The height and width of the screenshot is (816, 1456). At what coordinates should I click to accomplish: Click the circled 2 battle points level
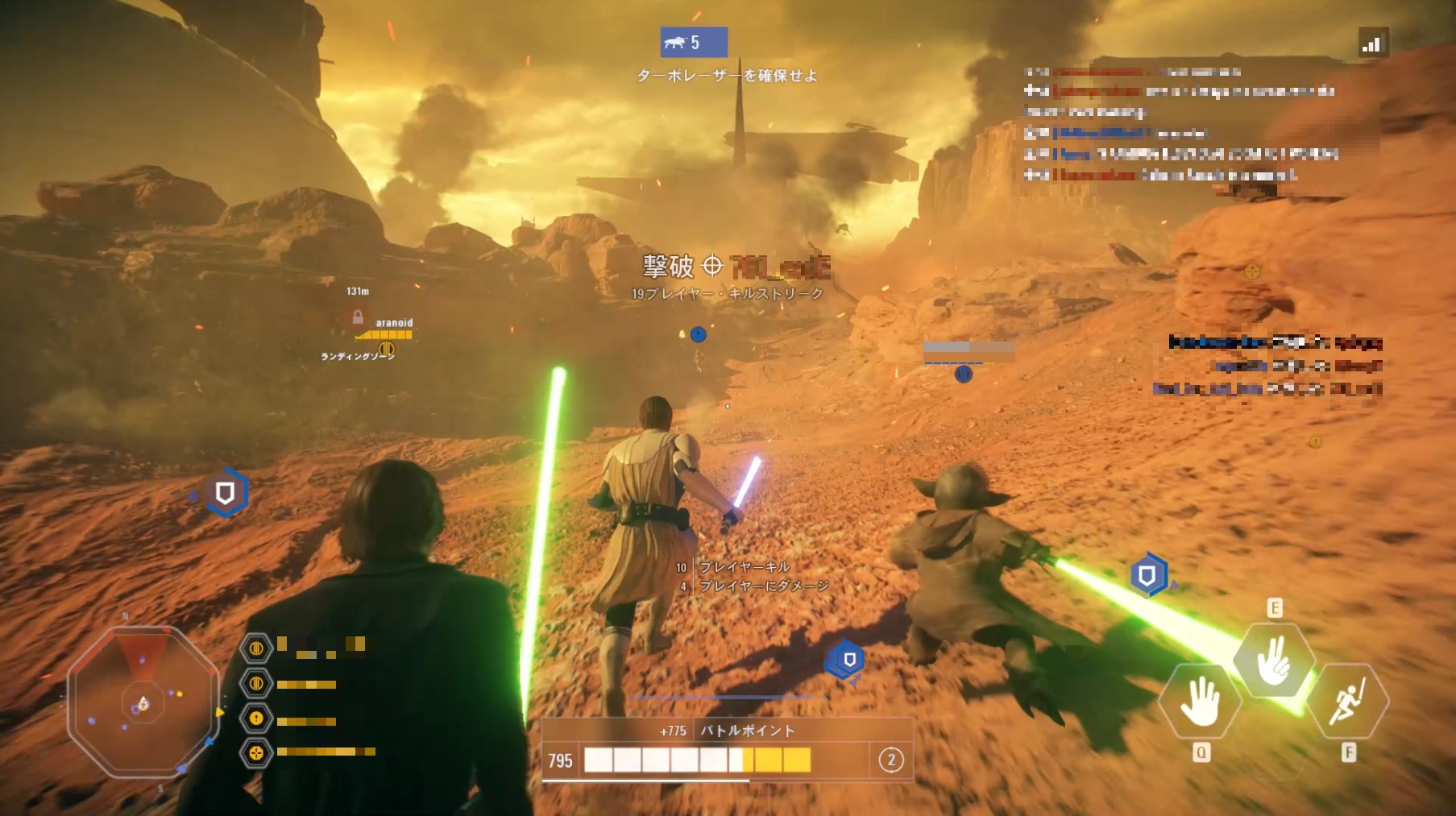click(x=890, y=760)
